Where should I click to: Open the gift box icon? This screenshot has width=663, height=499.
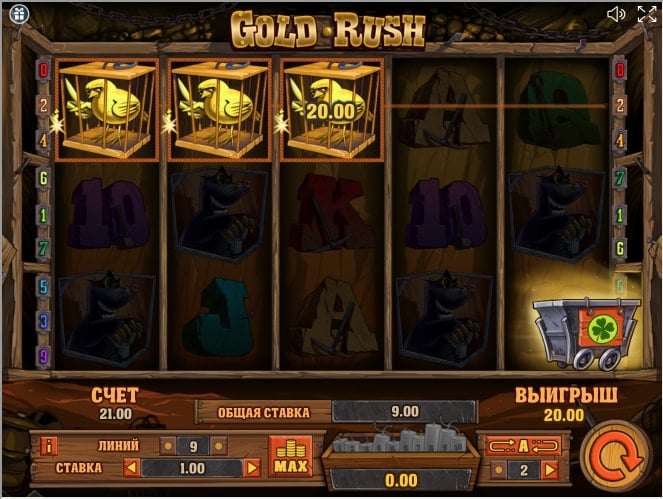pos(16,14)
